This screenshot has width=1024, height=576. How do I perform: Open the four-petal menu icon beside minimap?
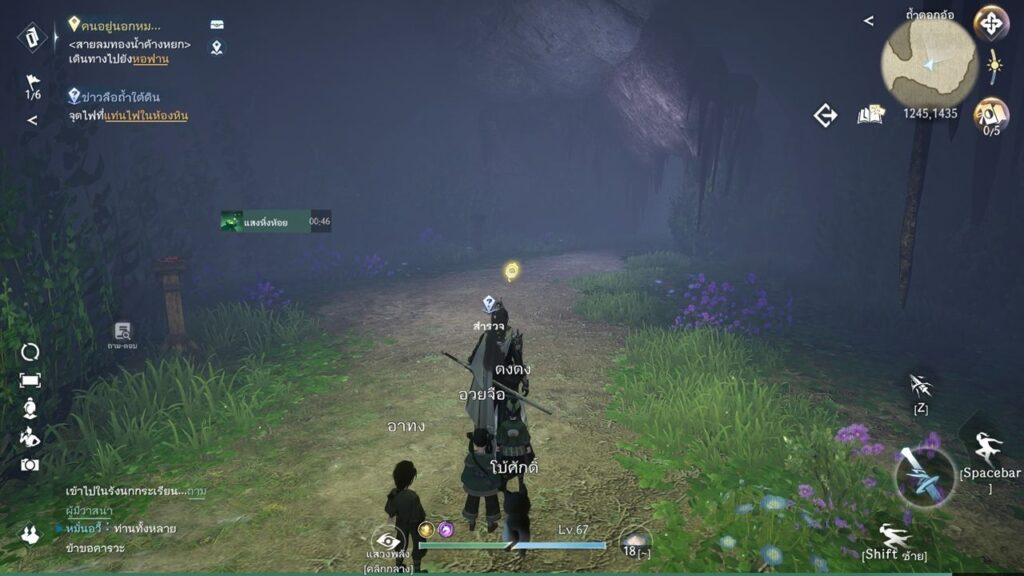(991, 22)
